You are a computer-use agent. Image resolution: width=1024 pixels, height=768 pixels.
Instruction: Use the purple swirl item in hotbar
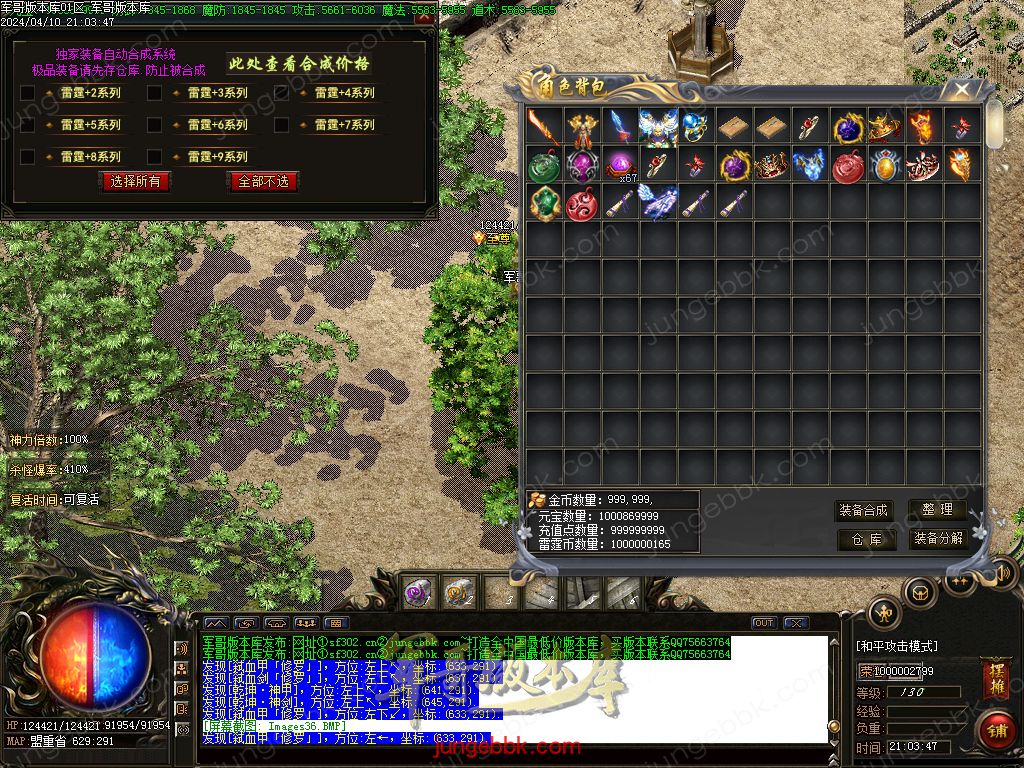(417, 593)
